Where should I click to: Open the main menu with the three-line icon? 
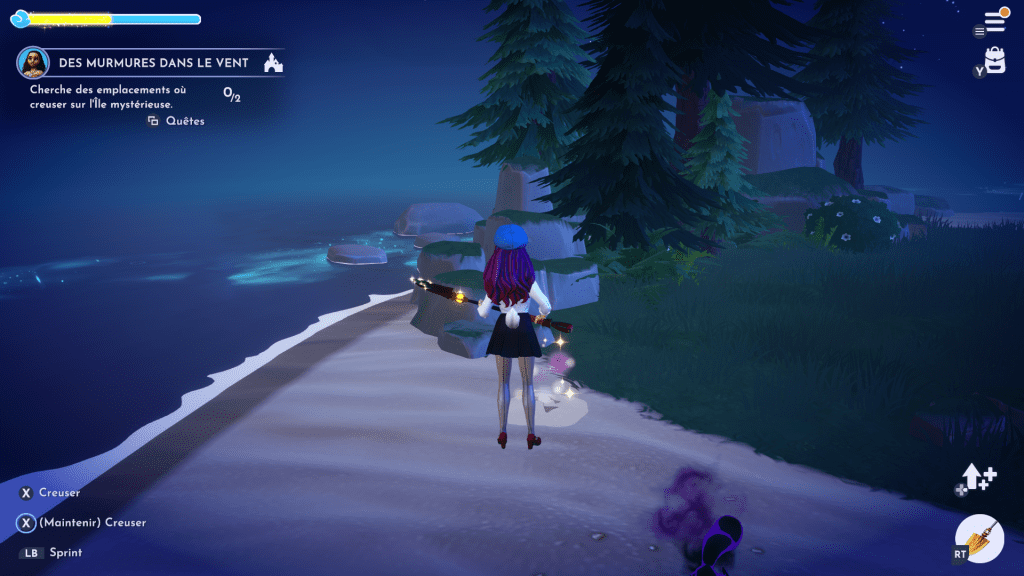[x=994, y=20]
